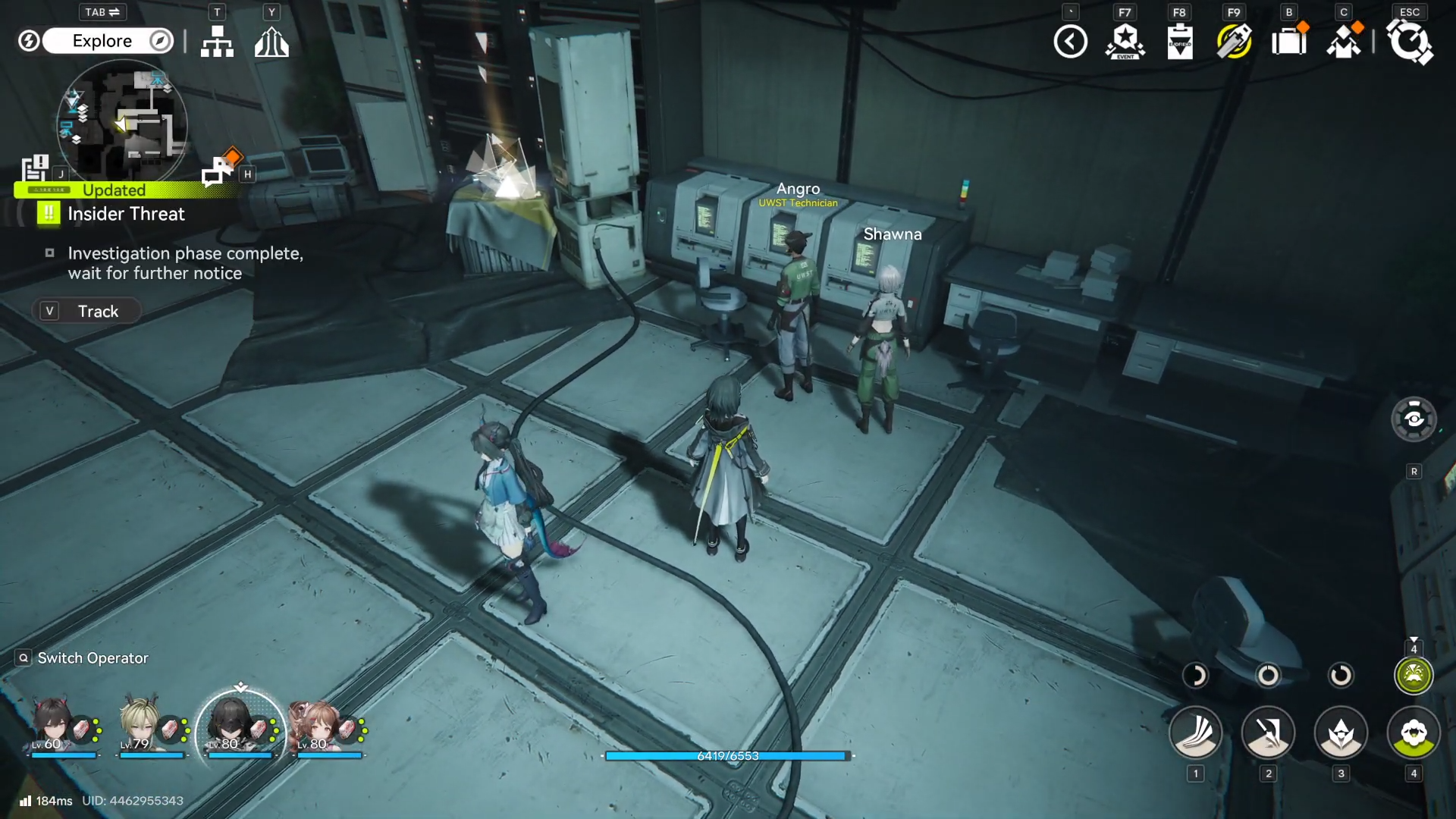
Task: Expand the Insider Threat quest entry
Action: click(x=125, y=214)
